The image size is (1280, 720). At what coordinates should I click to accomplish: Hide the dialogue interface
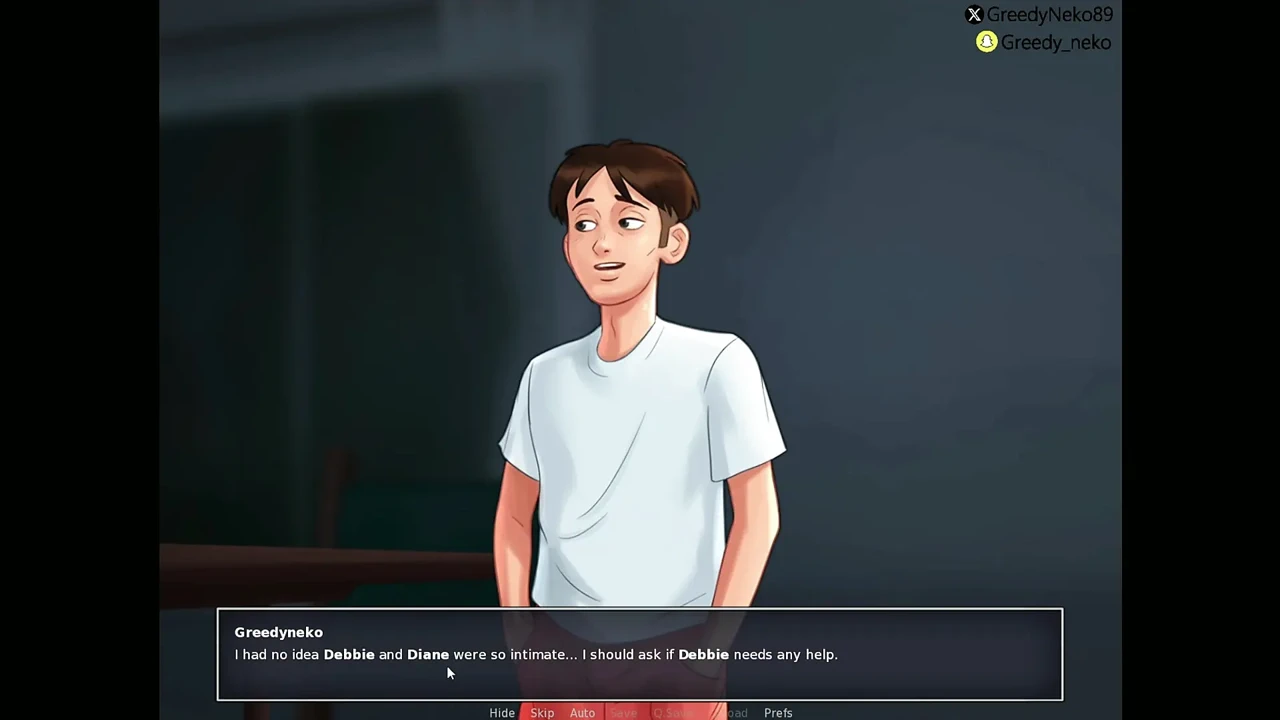pyautogui.click(x=502, y=713)
